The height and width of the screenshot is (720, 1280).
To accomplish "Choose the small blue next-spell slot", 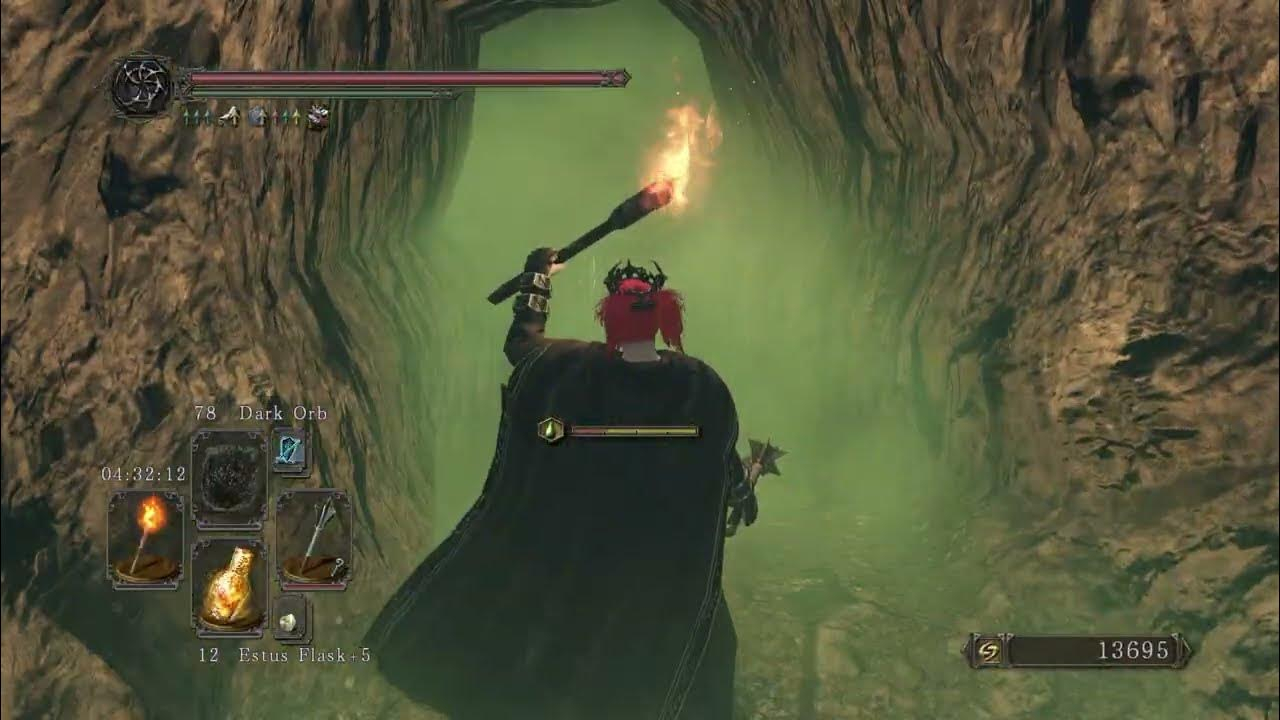I will [x=291, y=452].
